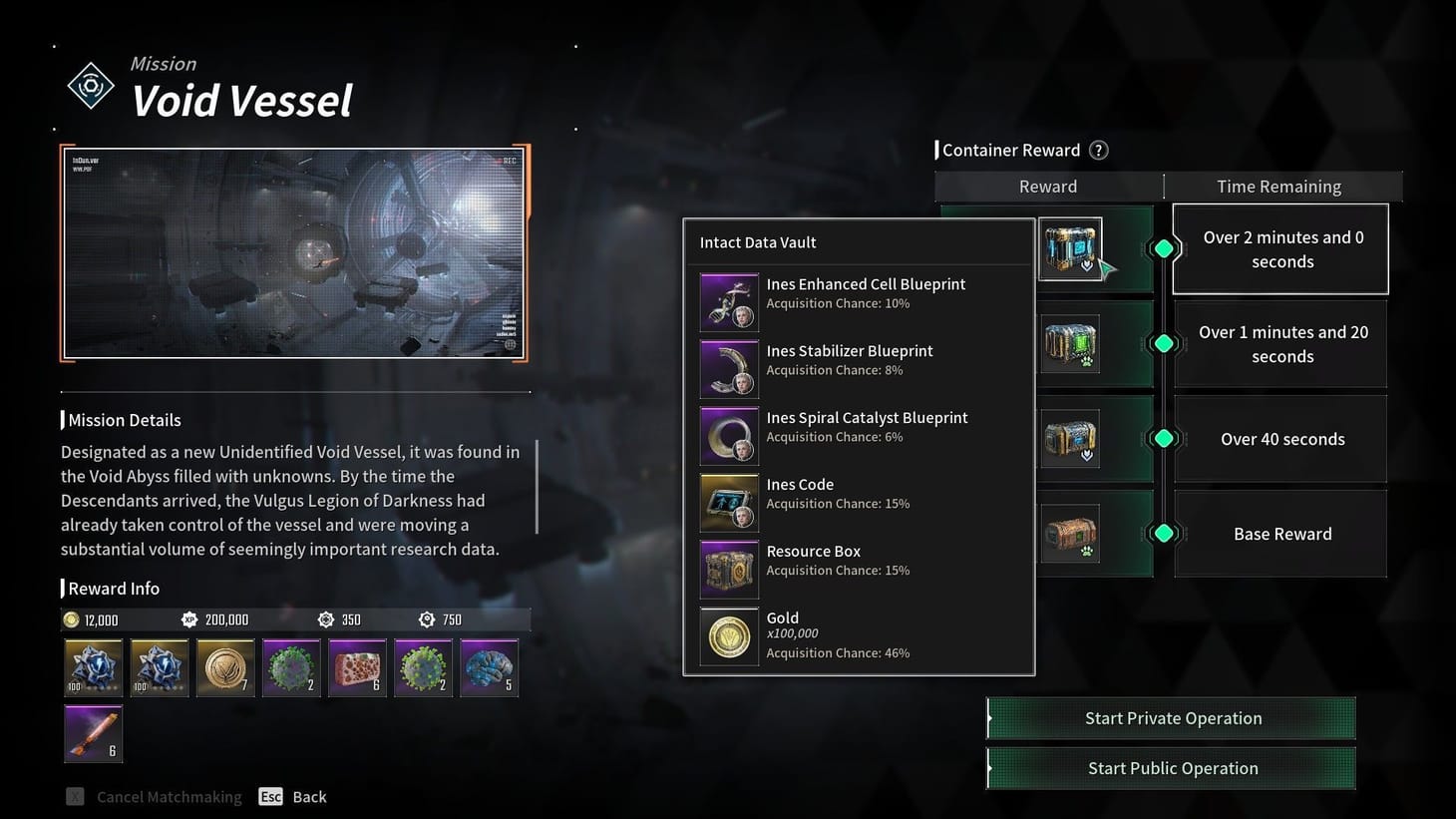Switch to the Reward tab
1456x819 pixels.
[x=1047, y=186]
